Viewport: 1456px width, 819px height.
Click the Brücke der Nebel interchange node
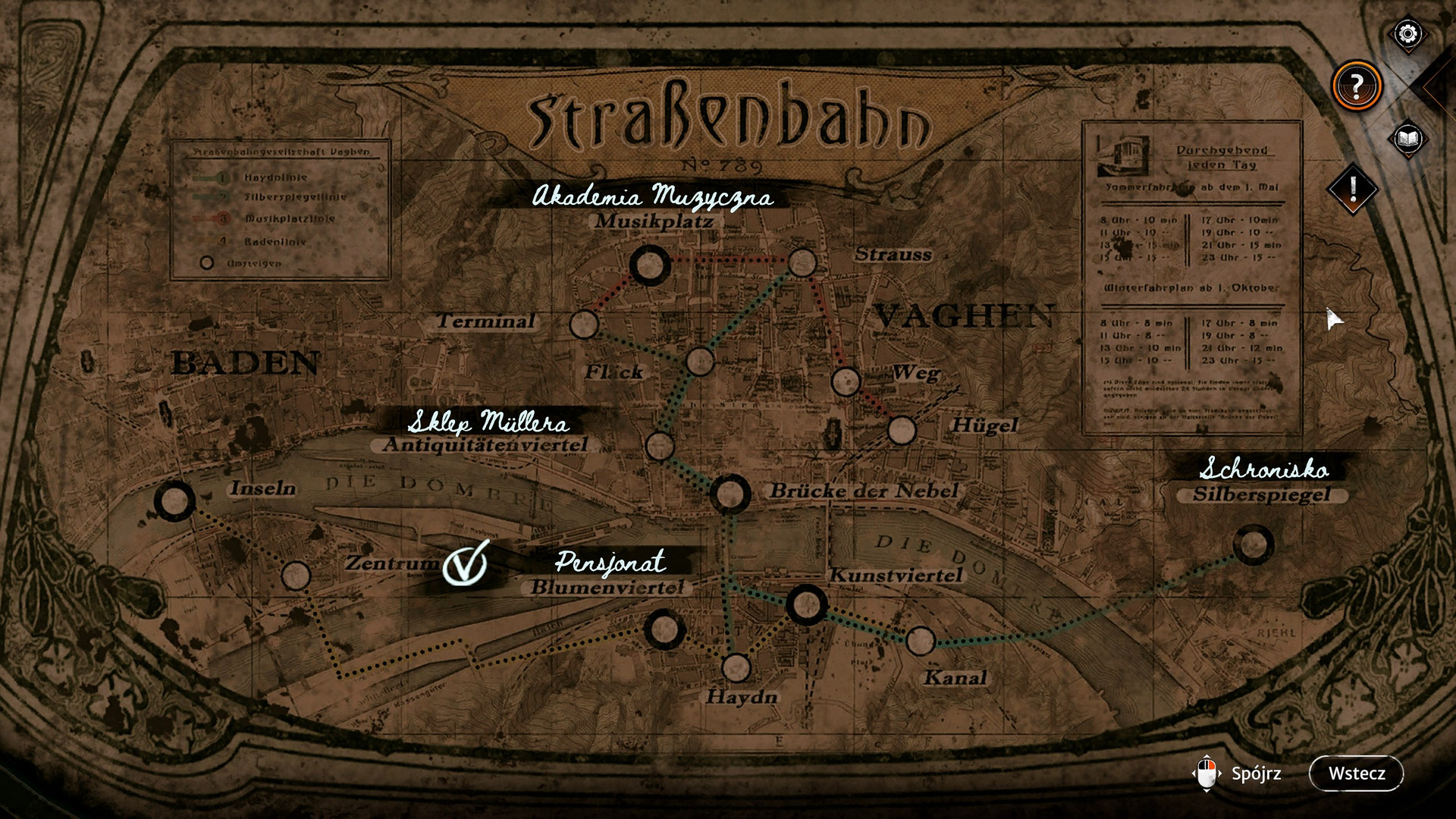[730, 494]
